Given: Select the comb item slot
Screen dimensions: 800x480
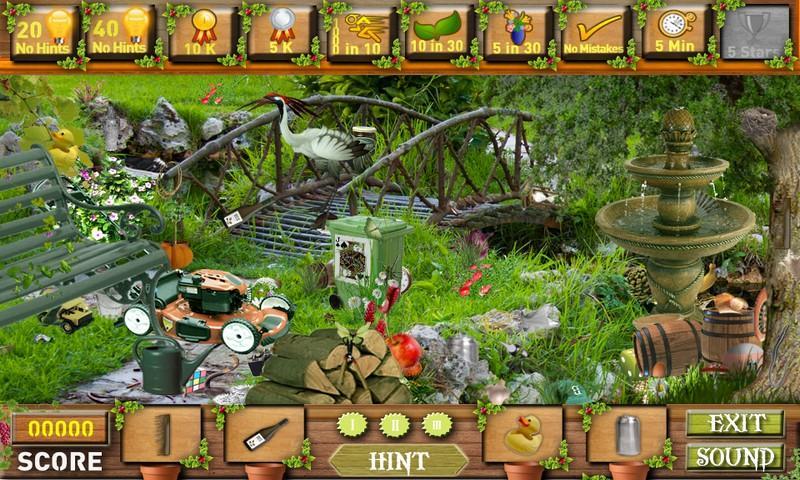Looking at the screenshot, I should coord(161,434).
